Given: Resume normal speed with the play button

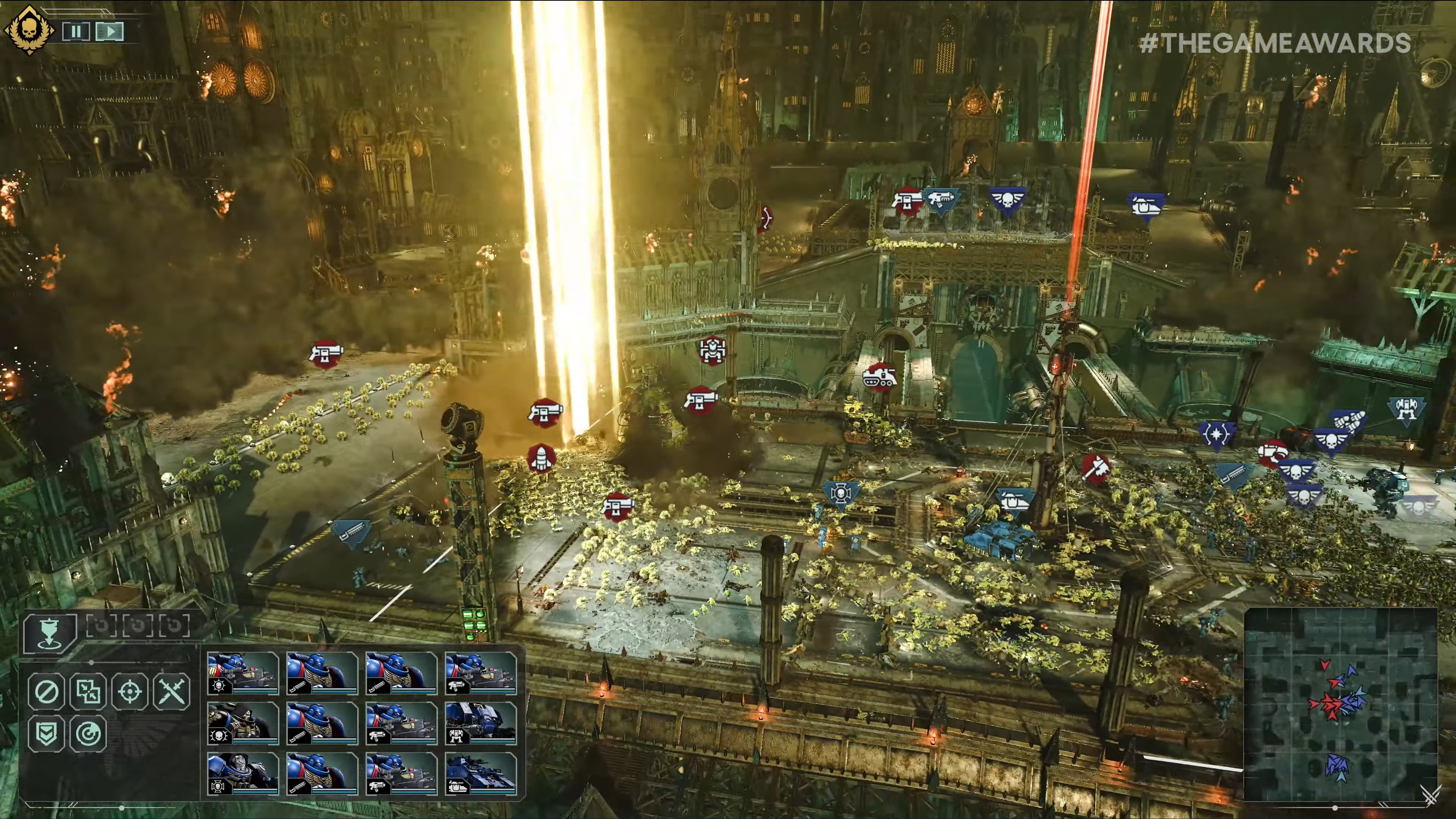Looking at the screenshot, I should tap(110, 31).
